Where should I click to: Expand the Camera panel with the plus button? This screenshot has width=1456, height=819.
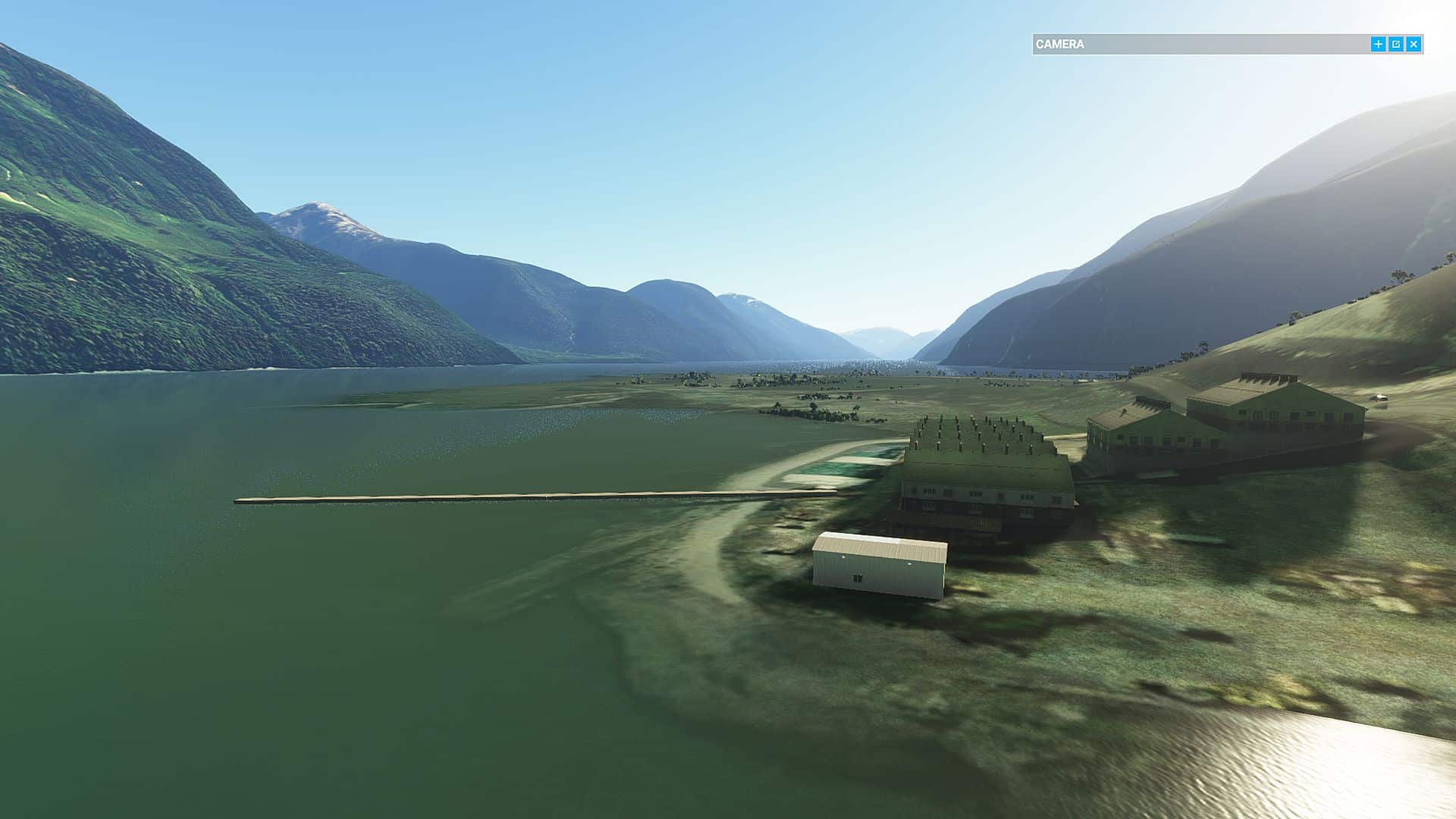point(1378,45)
